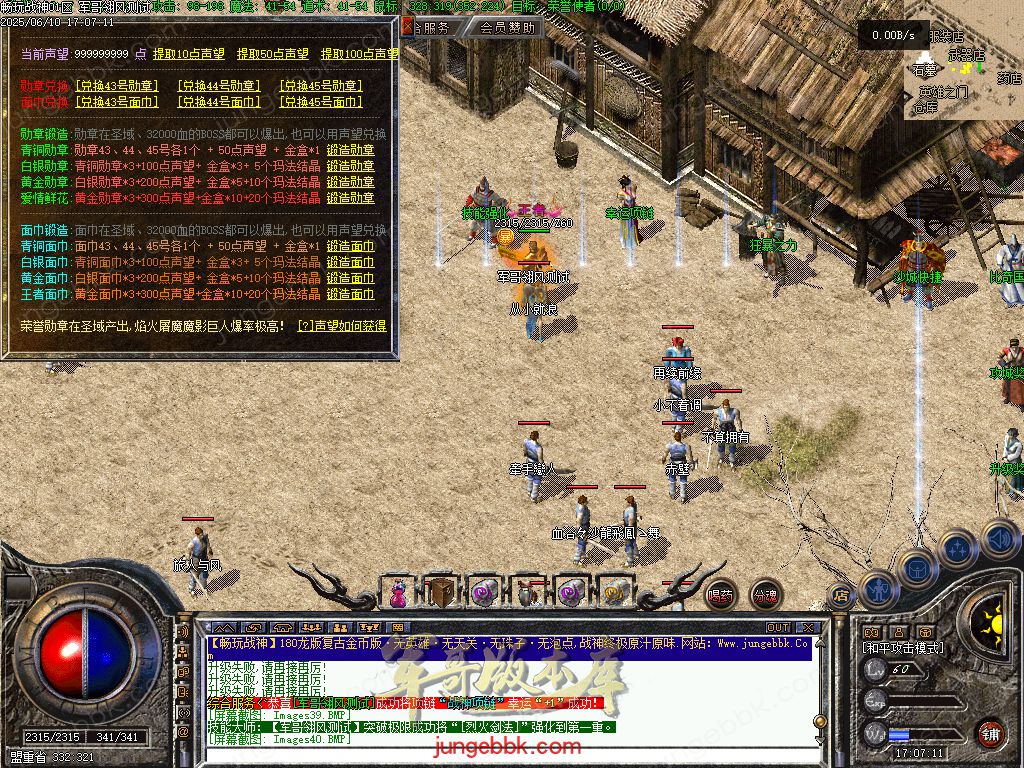The width and height of the screenshot is (1024, 768).
Task: Withdraw 10 reputation points (提取10点声望)
Action: 188,53
